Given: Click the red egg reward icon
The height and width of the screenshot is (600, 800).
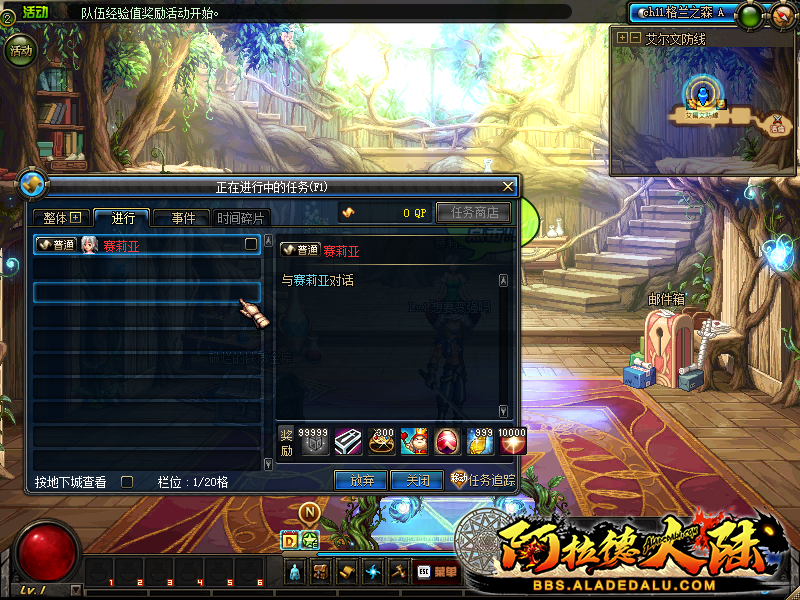Looking at the screenshot, I should 445,441.
